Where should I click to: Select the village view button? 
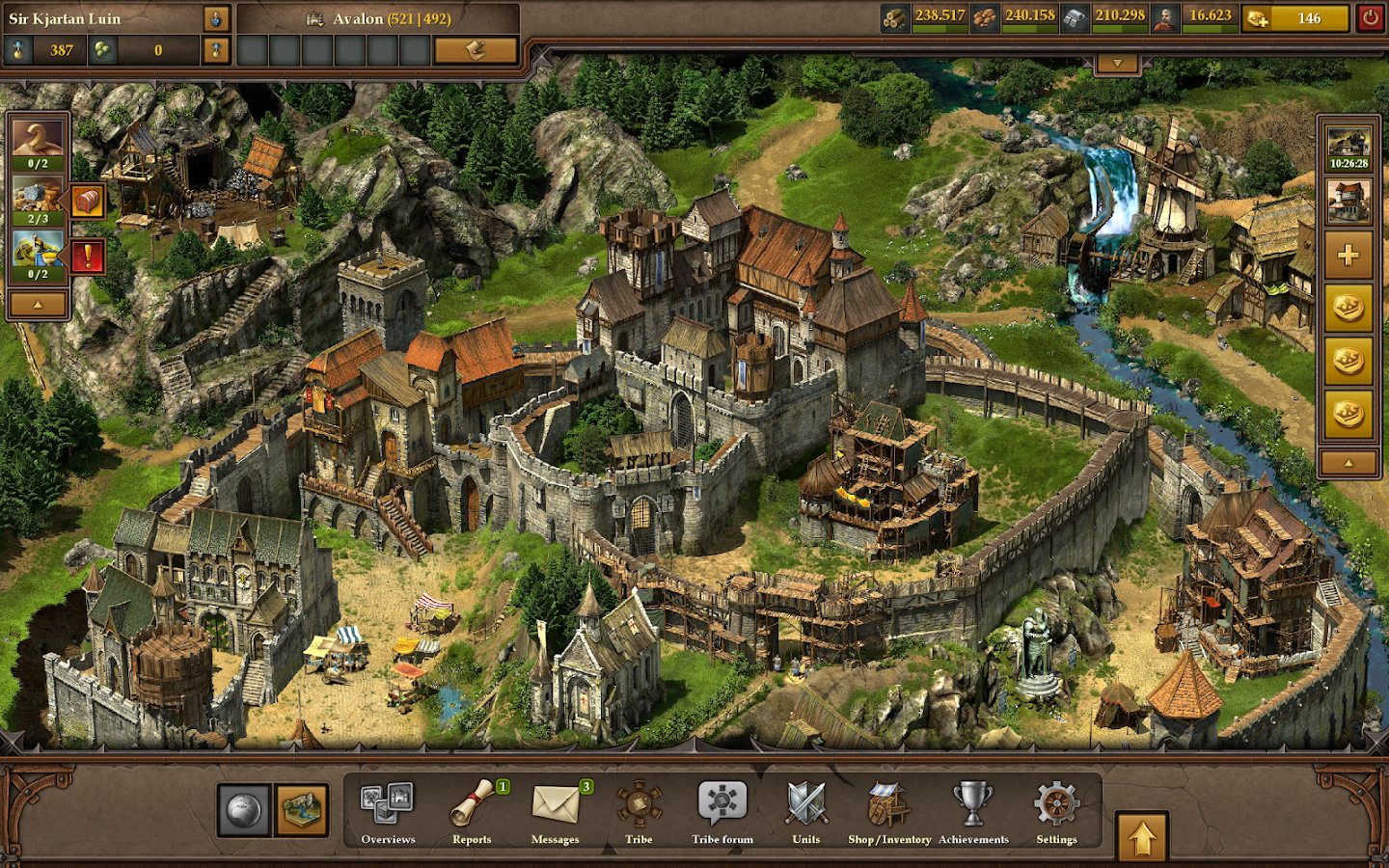302,810
